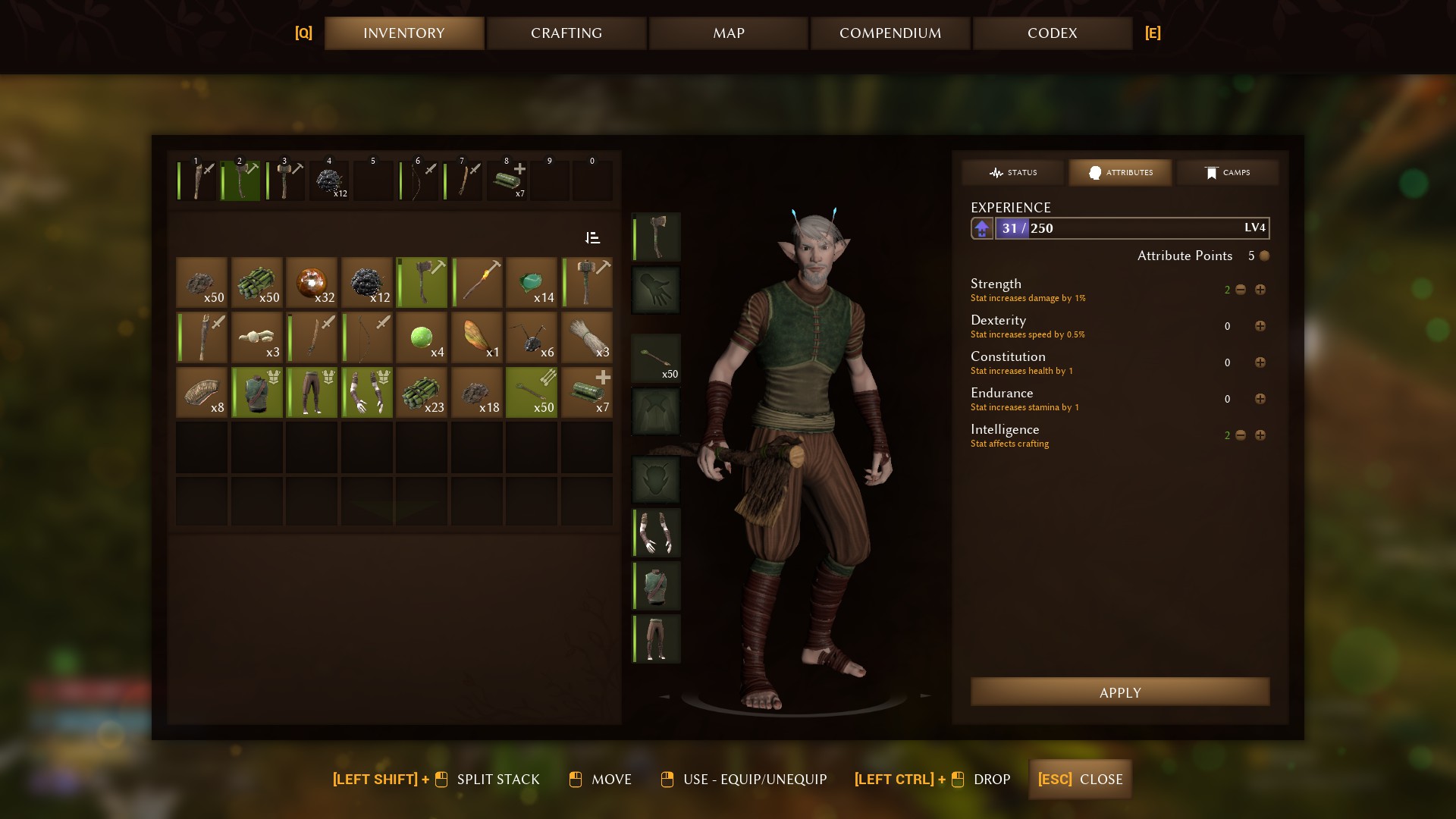Click the equipped axe weapon slot

(656, 237)
